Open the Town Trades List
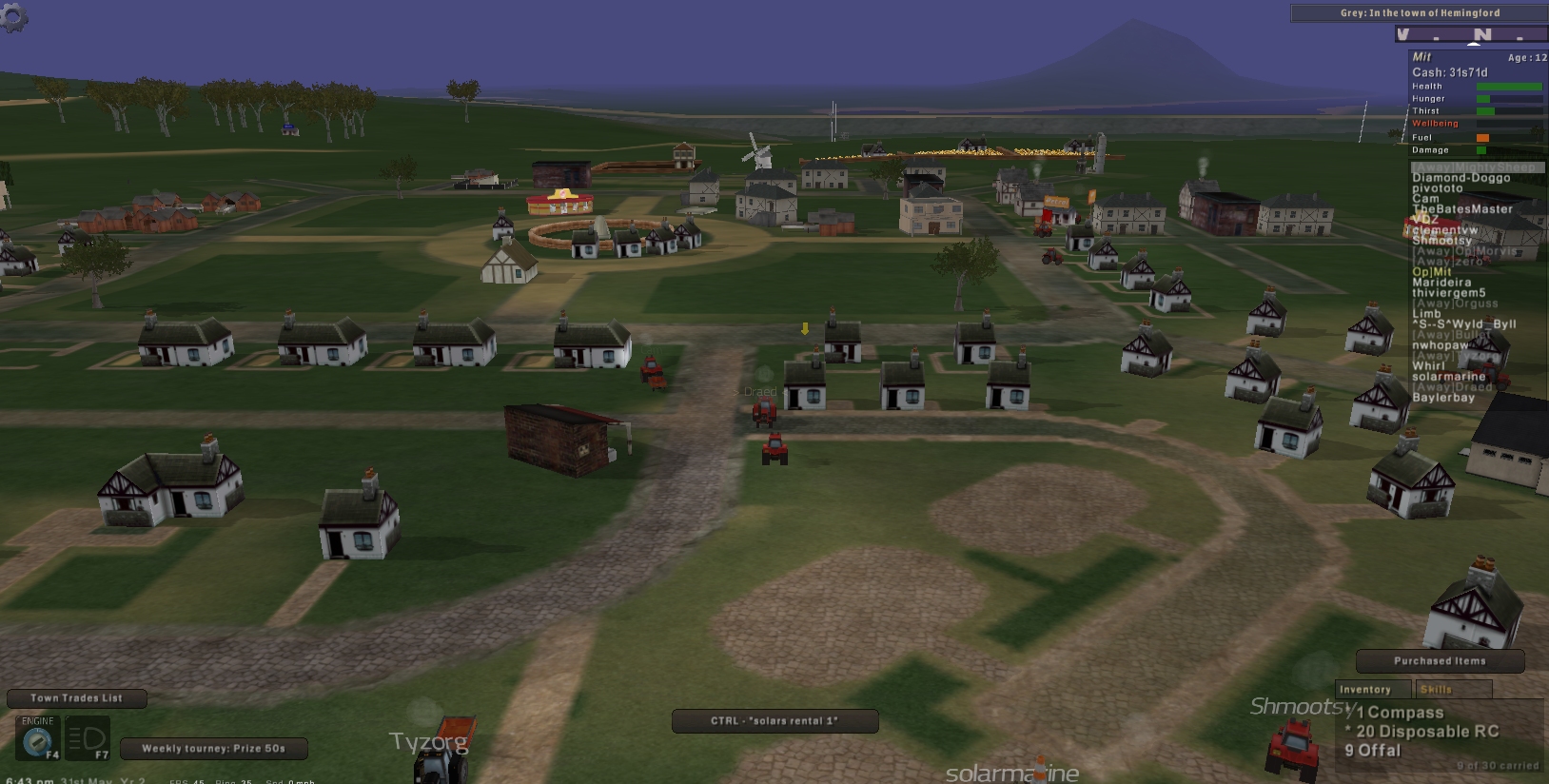The width and height of the screenshot is (1549, 784). [76, 698]
